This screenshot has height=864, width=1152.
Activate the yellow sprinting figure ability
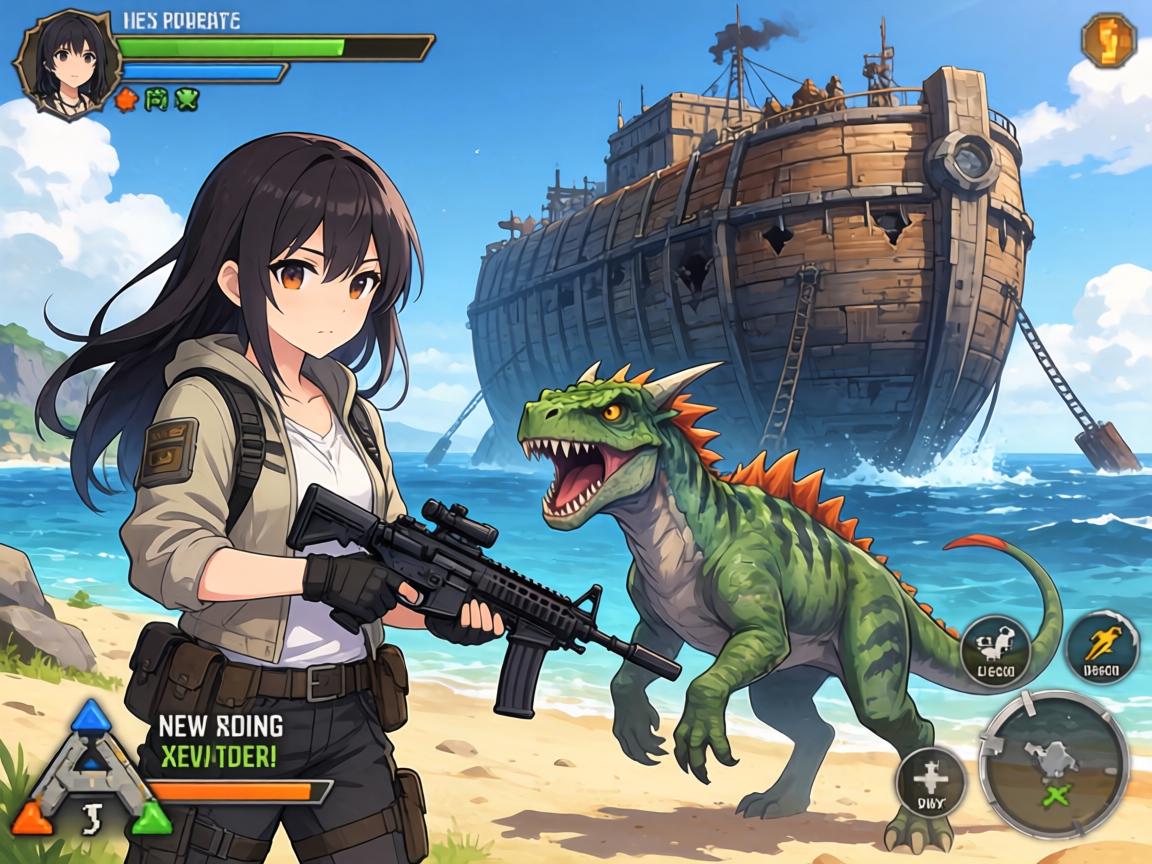pos(1102,649)
